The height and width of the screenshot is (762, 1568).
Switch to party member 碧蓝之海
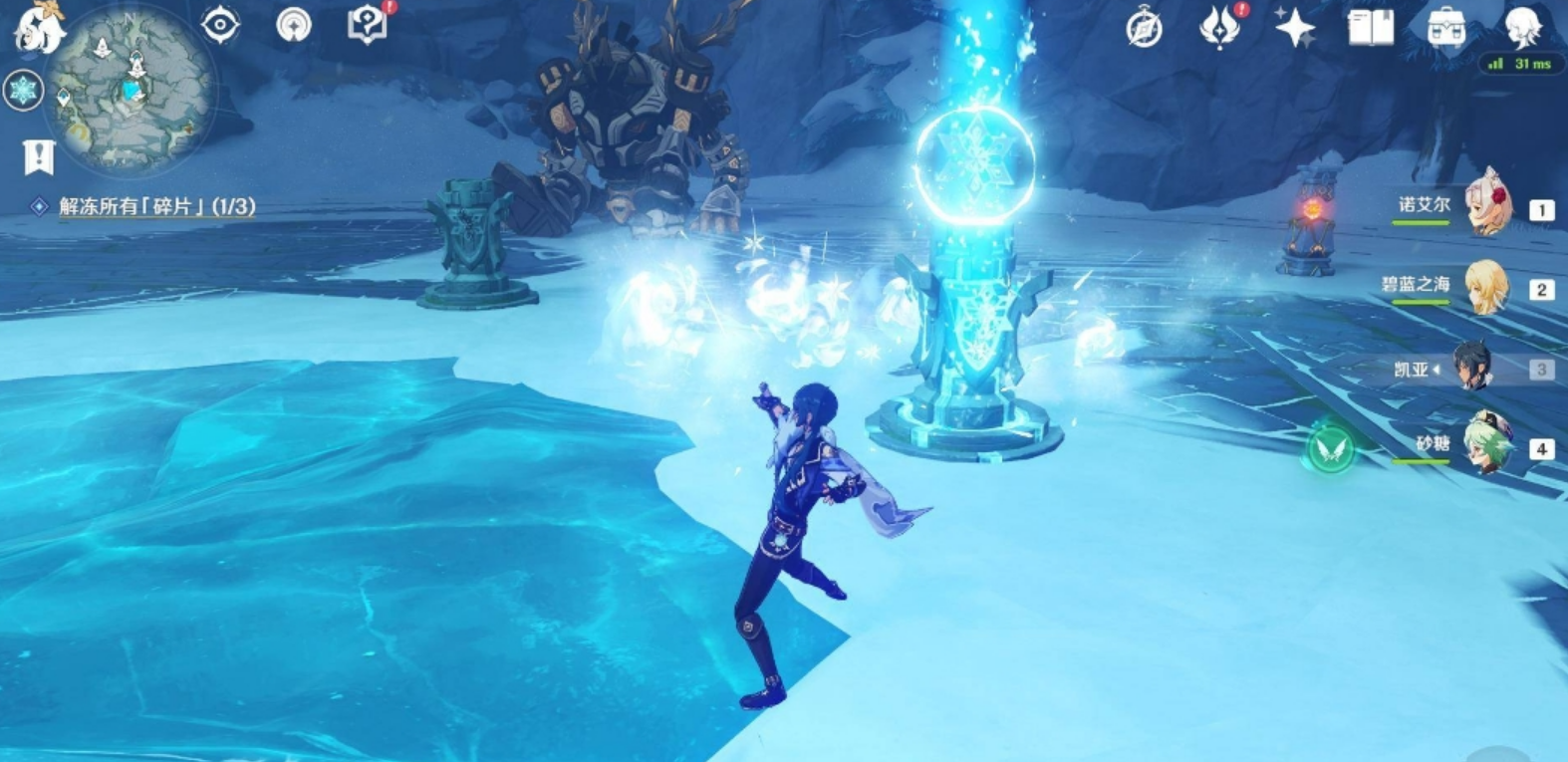1487,288
